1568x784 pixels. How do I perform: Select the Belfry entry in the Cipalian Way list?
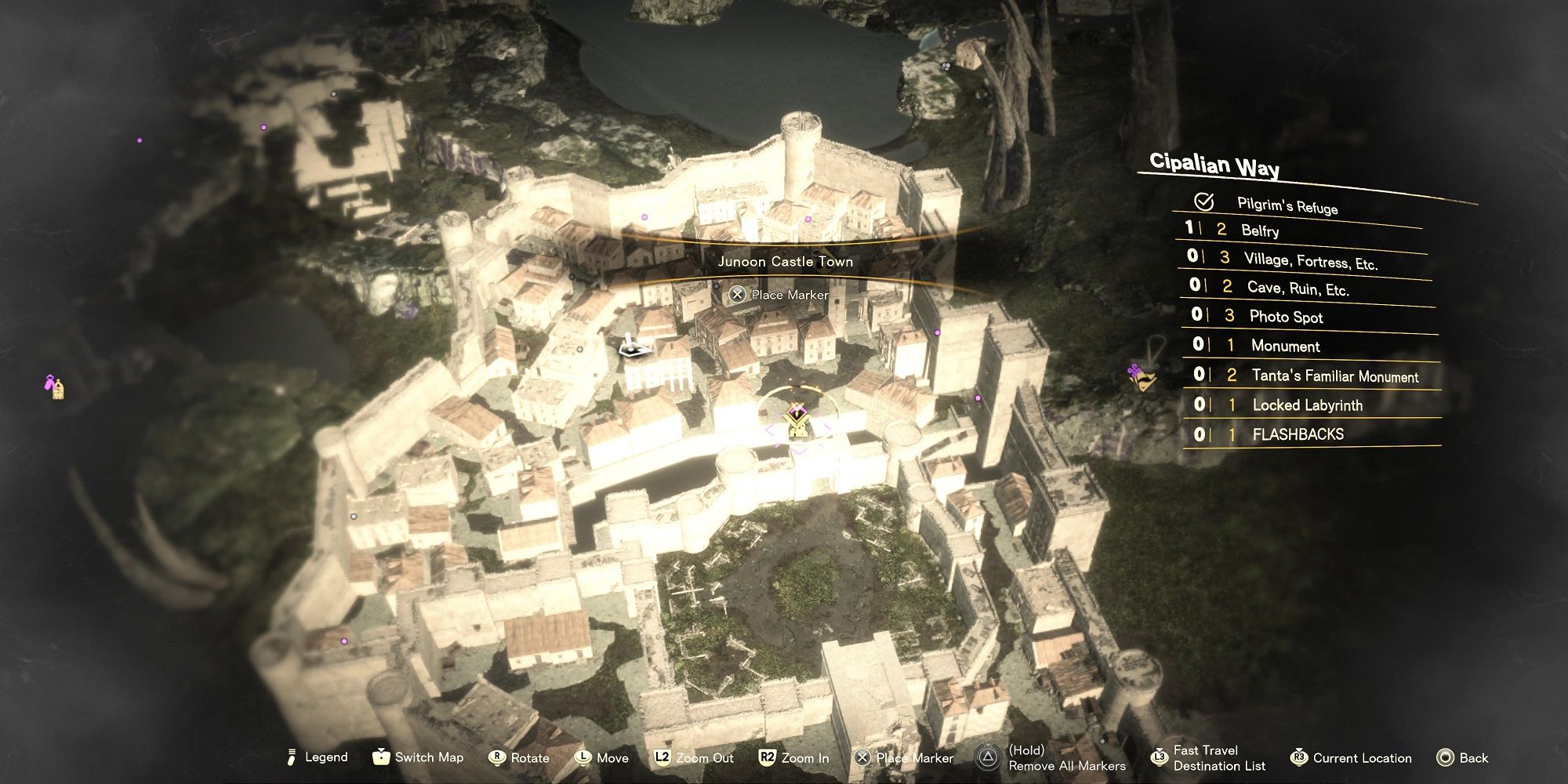click(x=1262, y=231)
